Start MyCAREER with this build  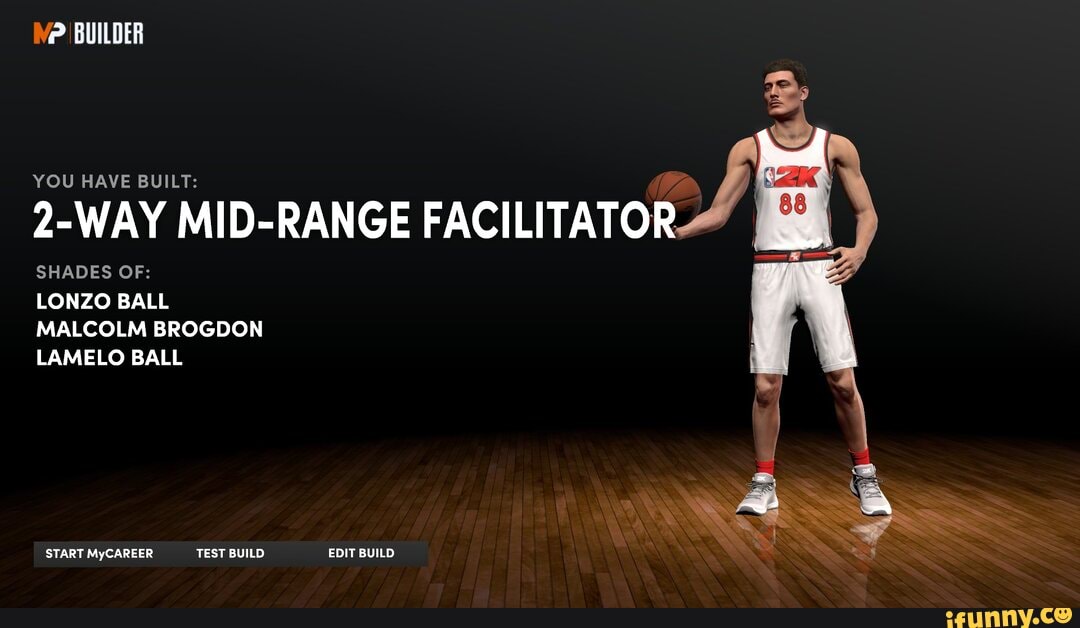pyautogui.click(x=99, y=553)
